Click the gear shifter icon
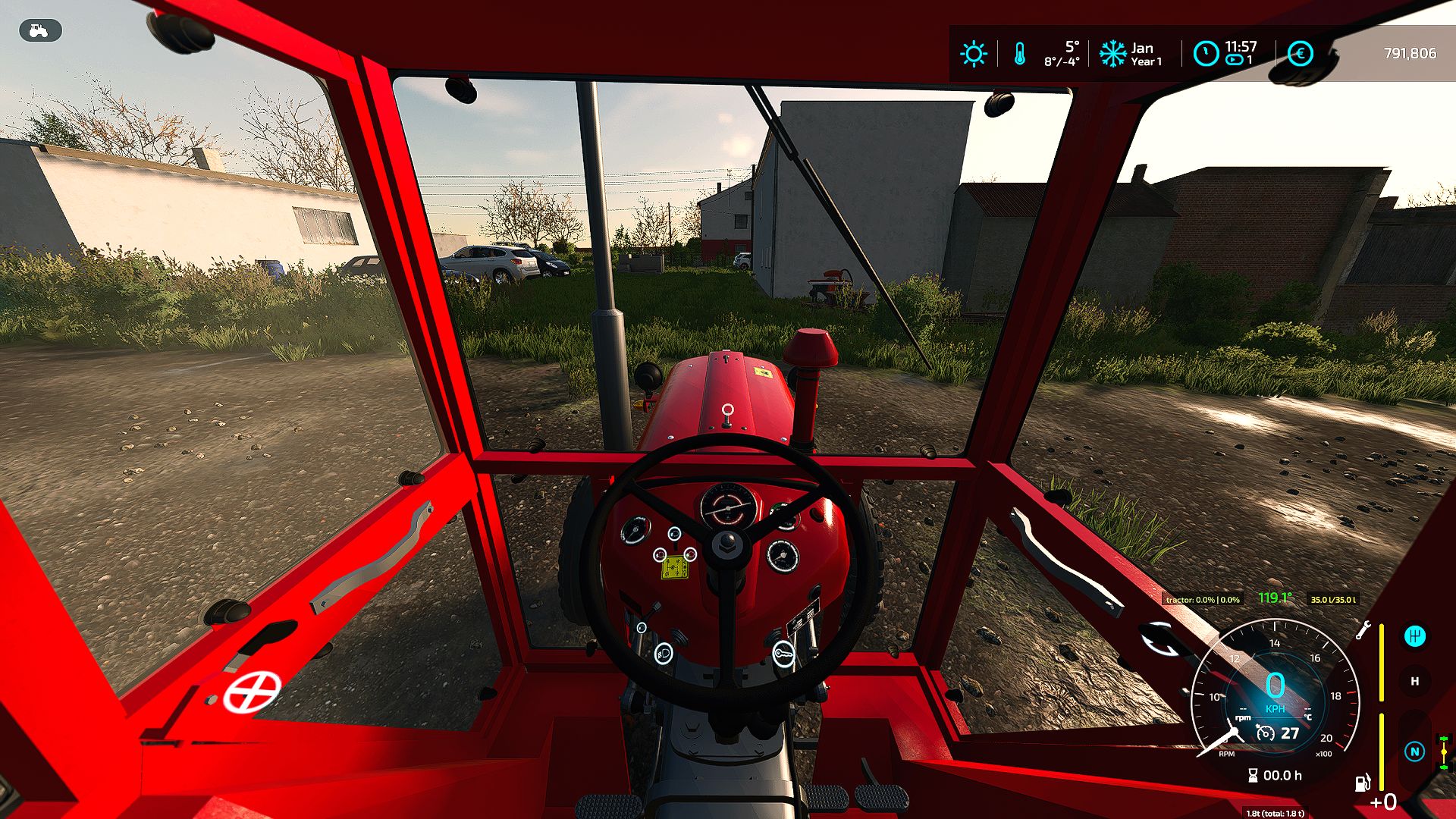Screen dimensions: 1456x819 (1414, 636)
